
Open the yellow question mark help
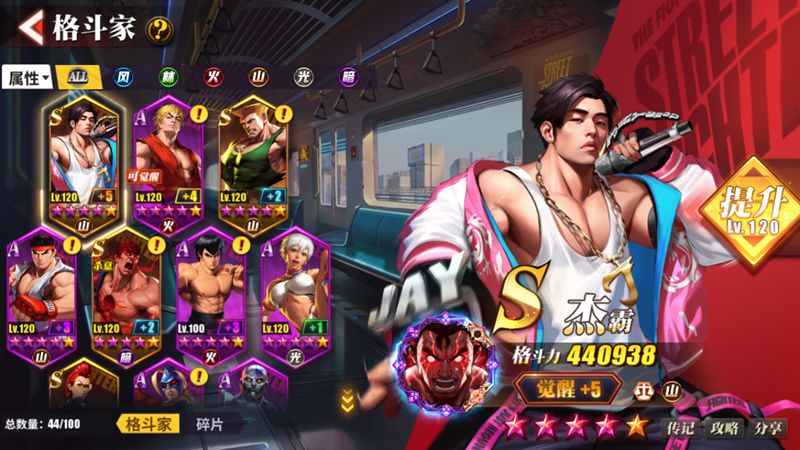pyautogui.click(x=158, y=29)
